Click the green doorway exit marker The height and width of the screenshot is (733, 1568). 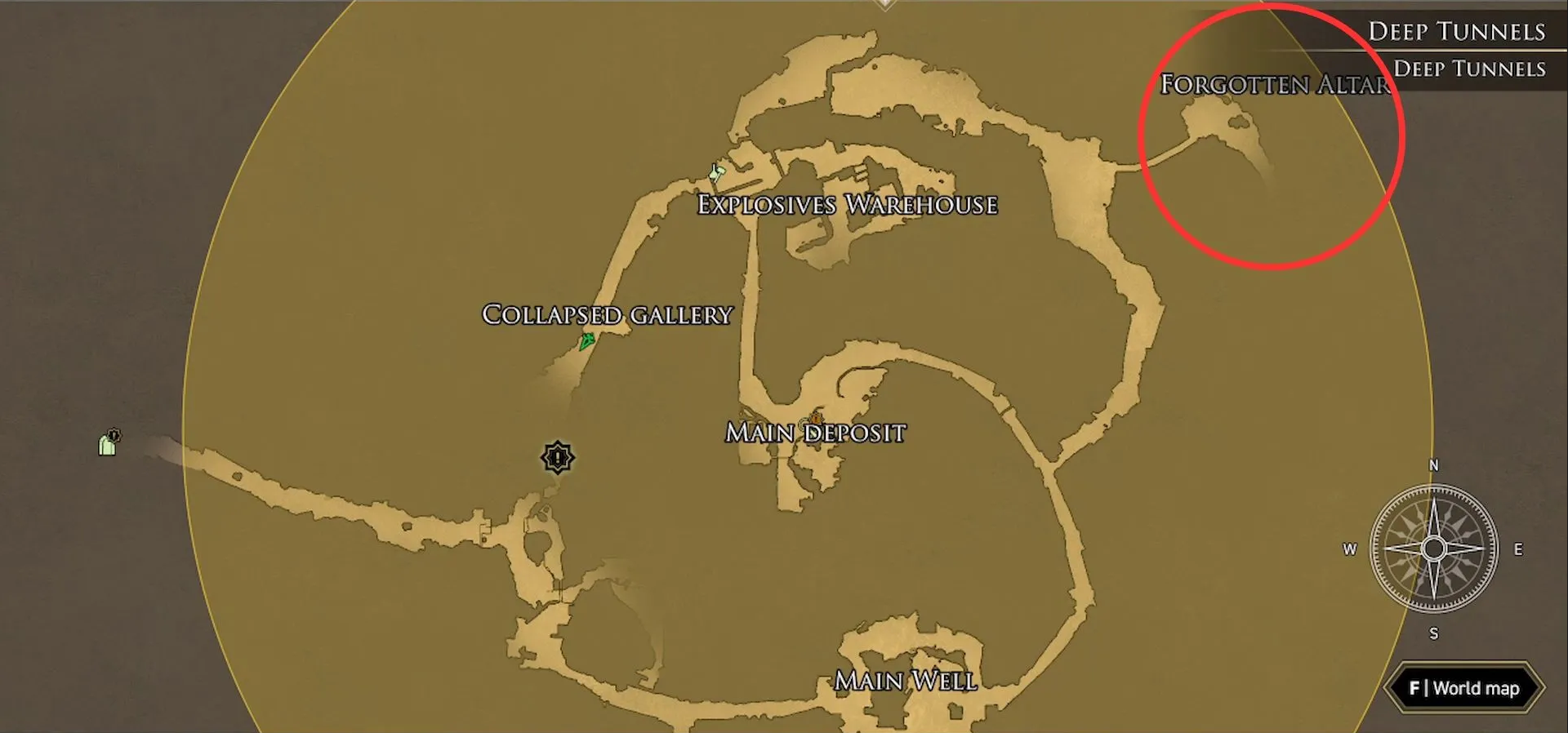pyautogui.click(x=108, y=443)
